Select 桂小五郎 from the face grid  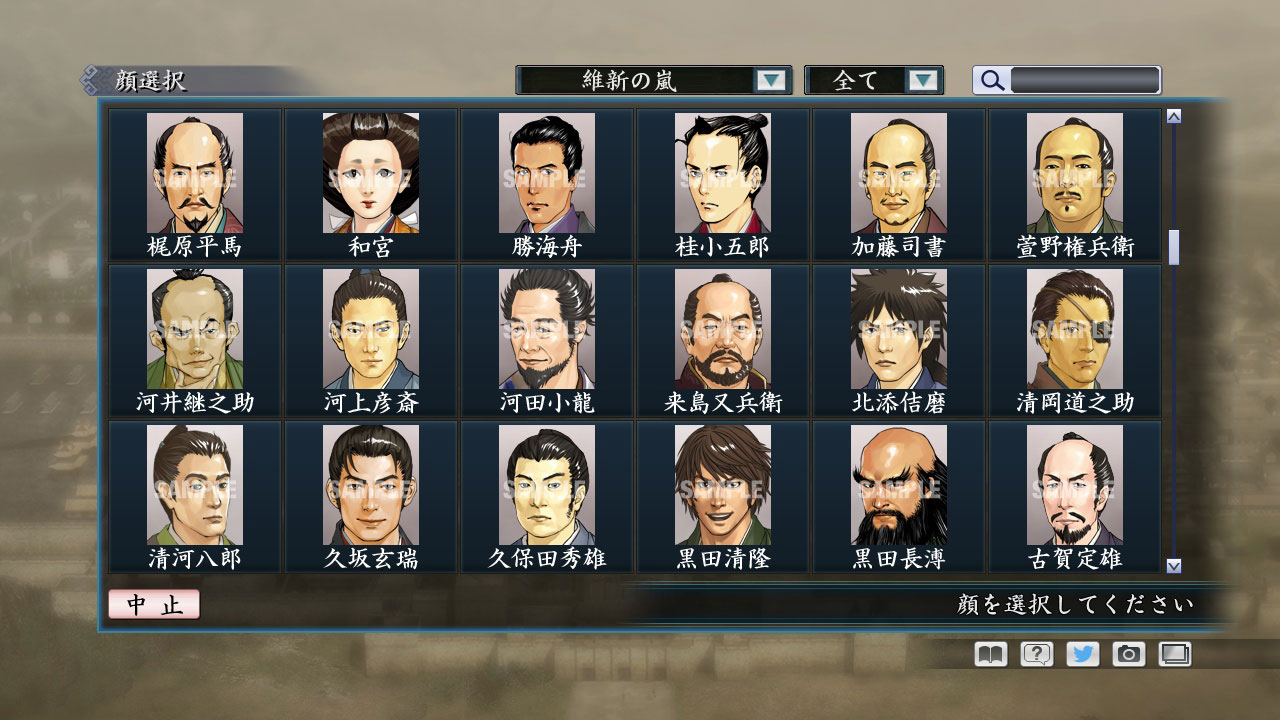coord(723,172)
